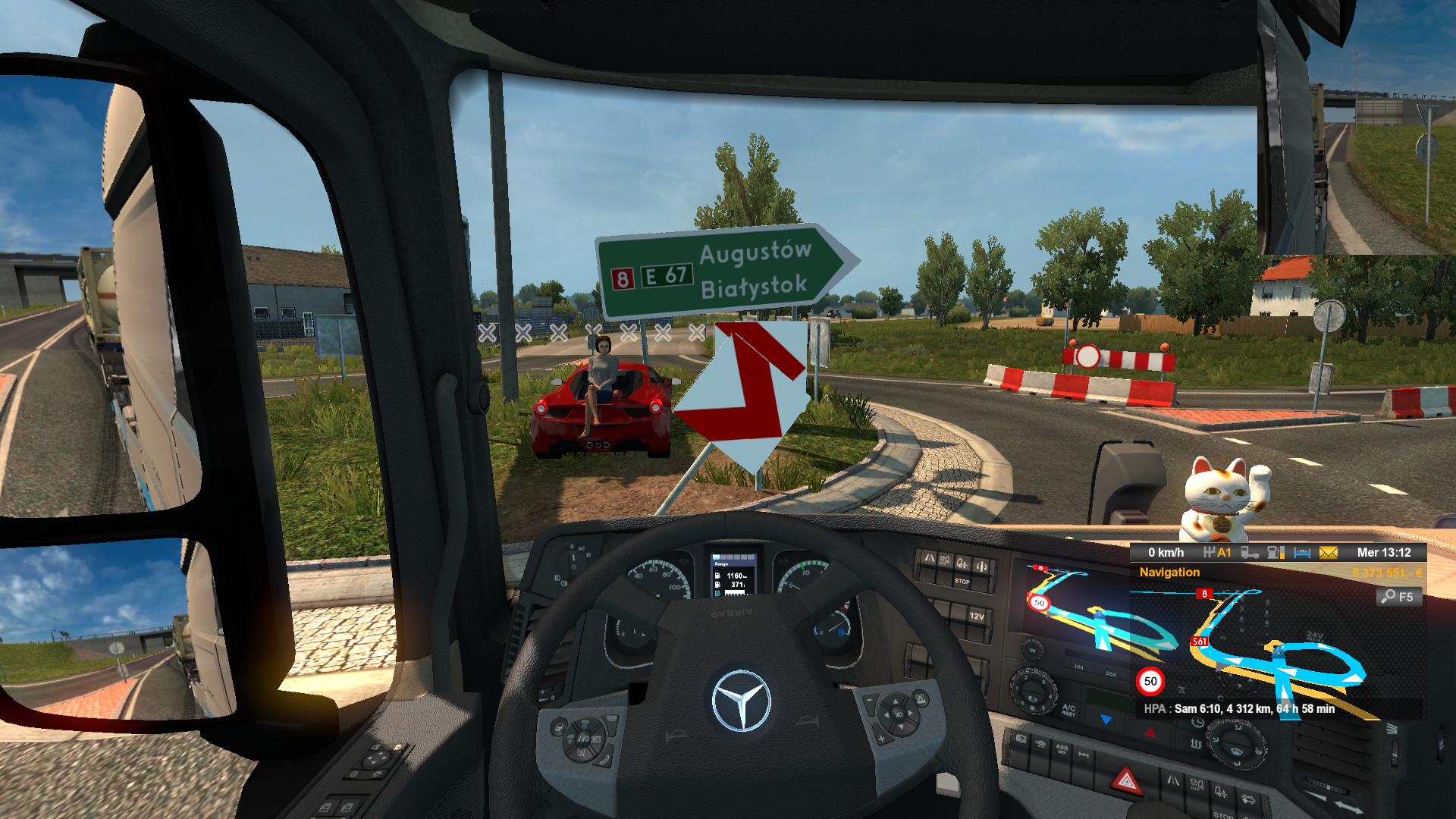Screen dimensions: 1456x819
Task: Select the Navigation heading in Route Advisor
Action: point(1169,573)
